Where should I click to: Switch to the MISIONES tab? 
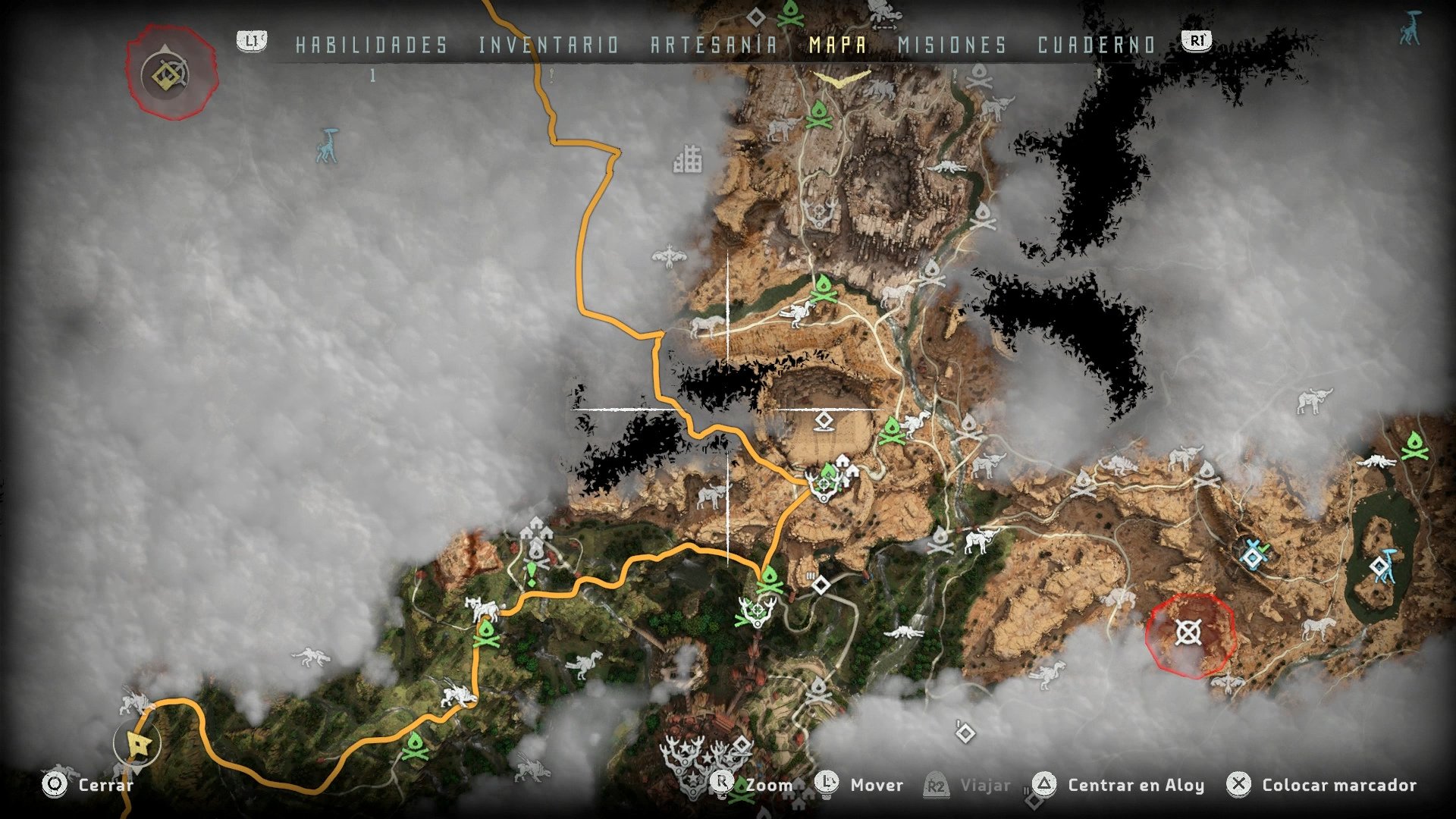click(x=950, y=44)
